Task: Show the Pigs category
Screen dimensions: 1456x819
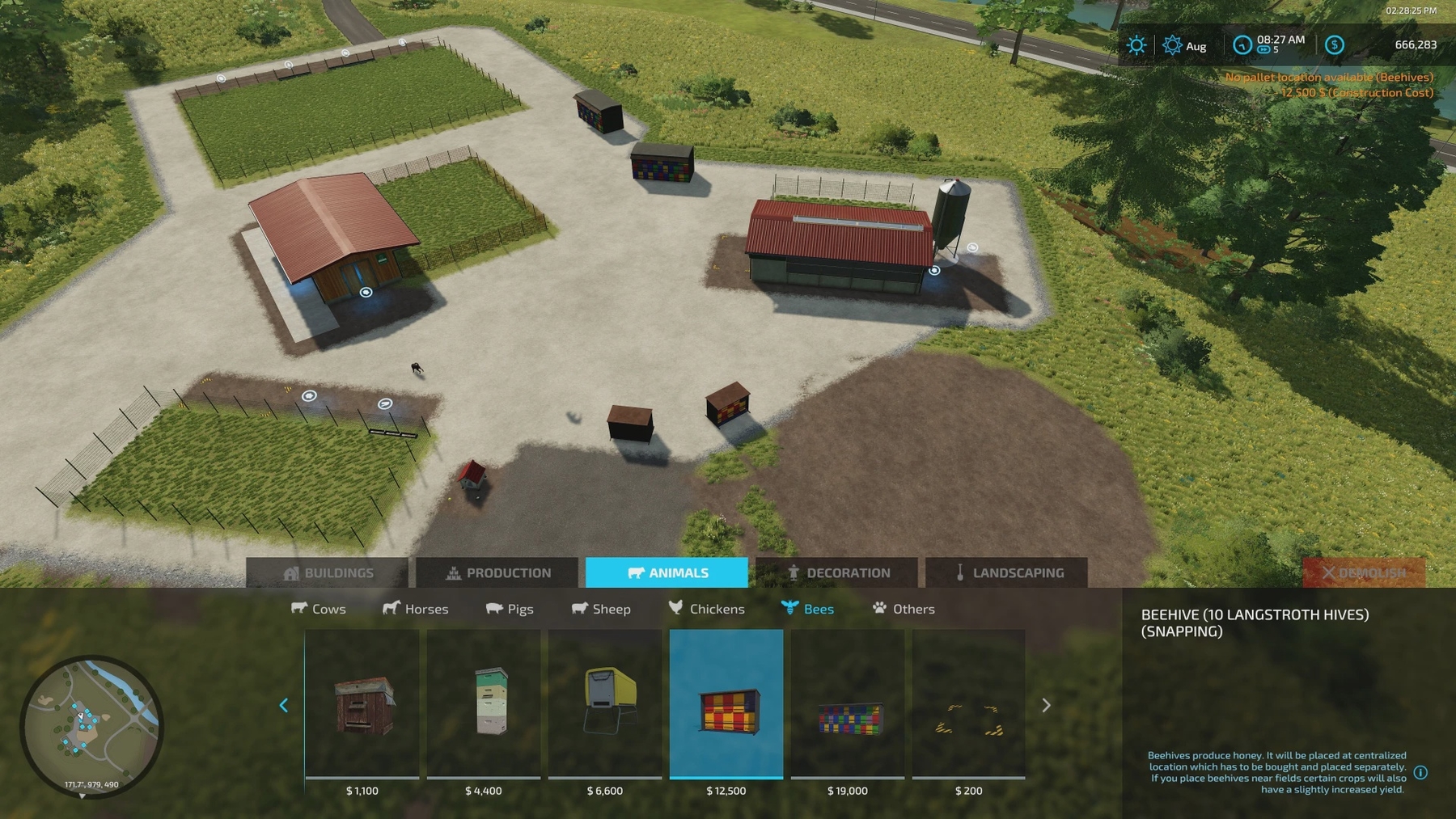Action: pos(510,609)
